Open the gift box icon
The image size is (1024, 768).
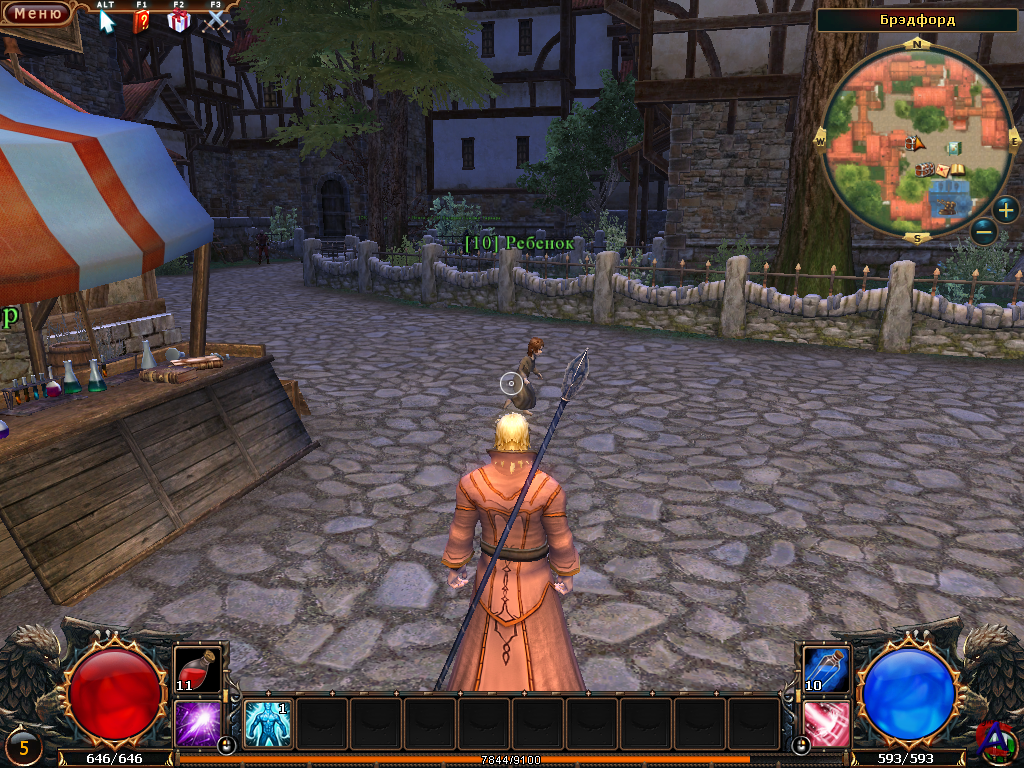pos(179,21)
